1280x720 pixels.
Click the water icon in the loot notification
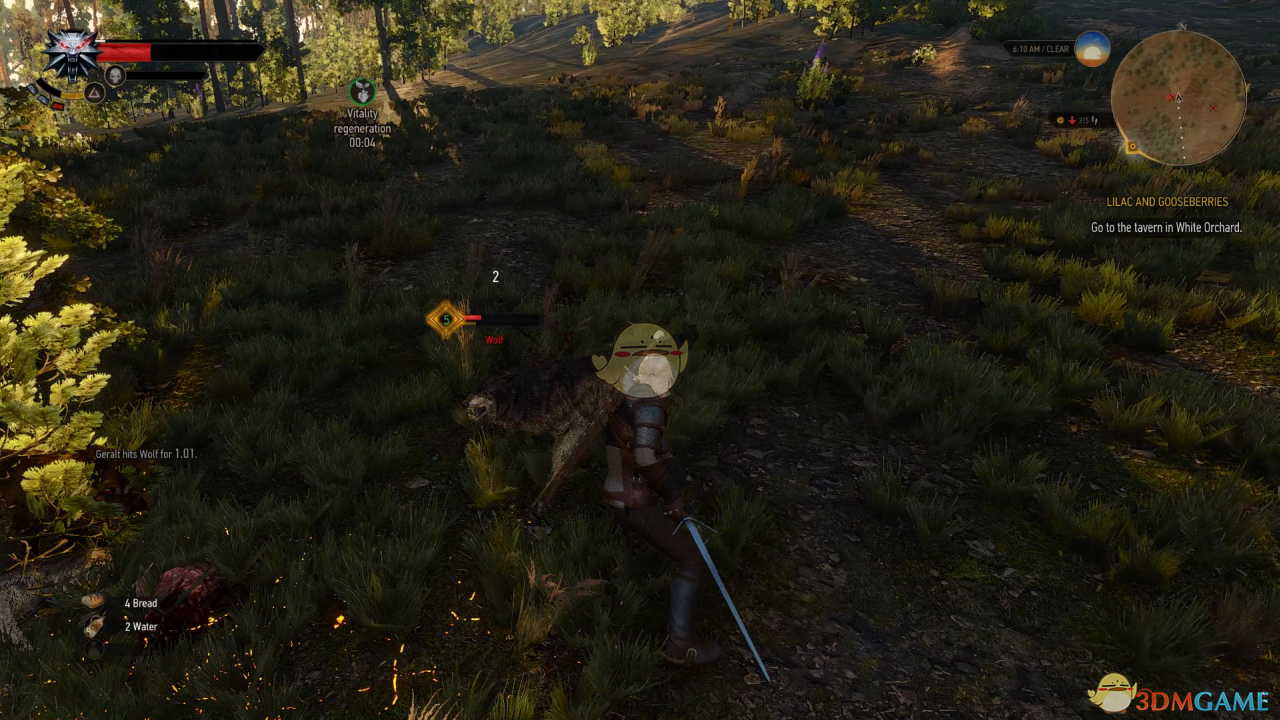(x=96, y=626)
